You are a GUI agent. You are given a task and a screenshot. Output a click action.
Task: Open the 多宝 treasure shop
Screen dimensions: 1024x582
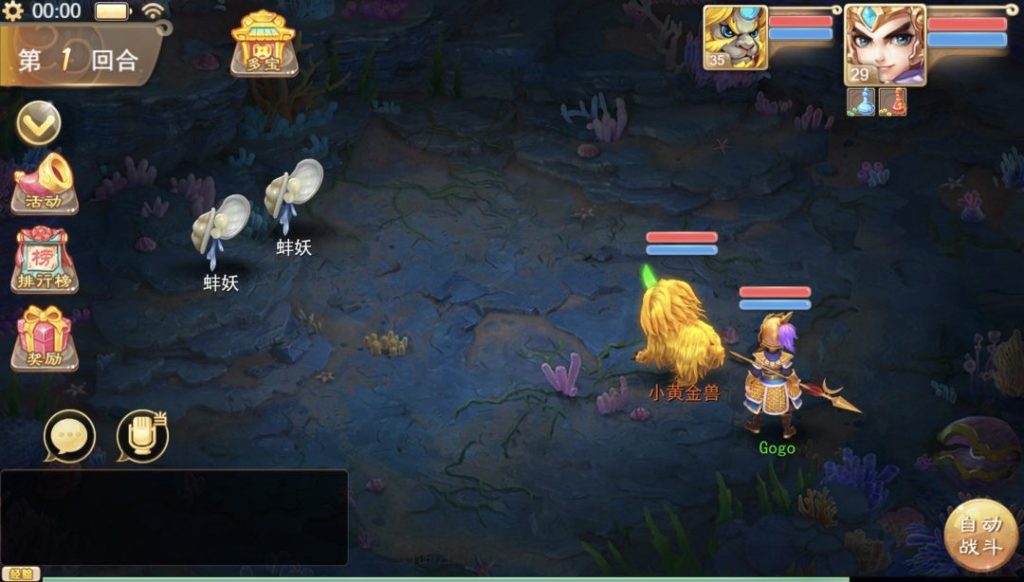(x=263, y=43)
